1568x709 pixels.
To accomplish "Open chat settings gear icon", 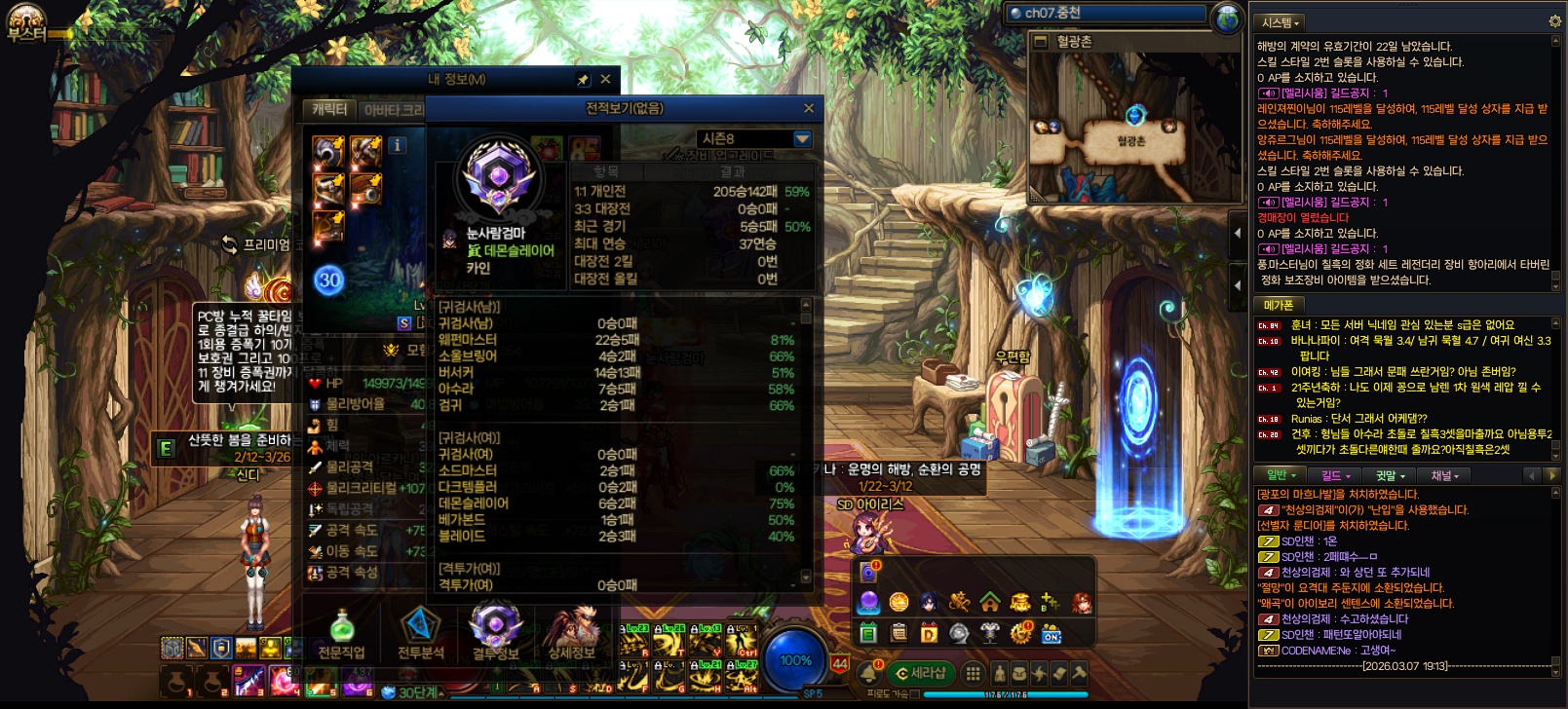I will point(1554,21).
